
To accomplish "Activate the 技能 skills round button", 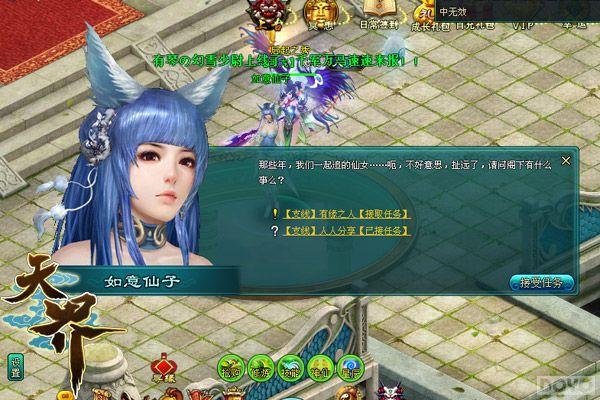I will pos(291,366).
